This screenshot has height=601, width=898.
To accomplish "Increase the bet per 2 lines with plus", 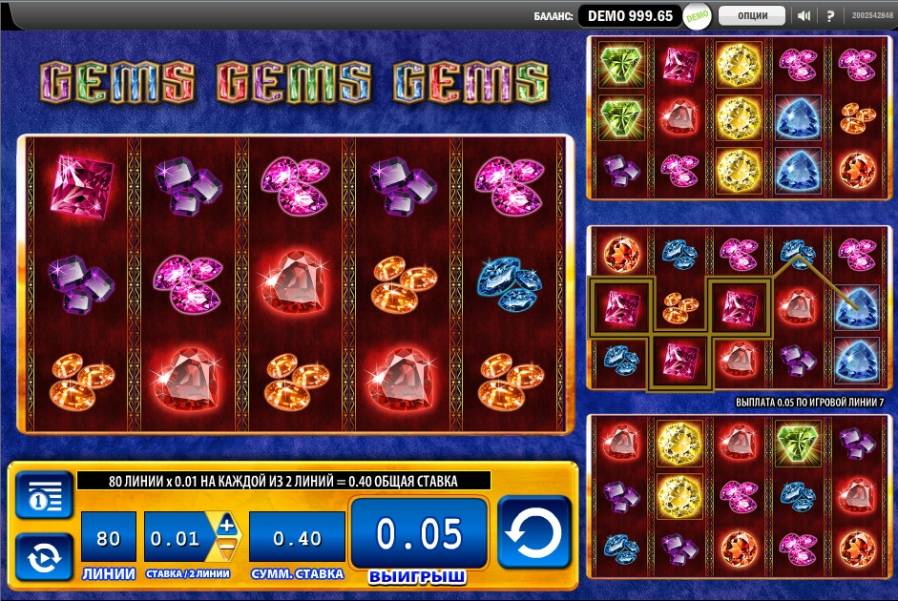I will point(225,525).
